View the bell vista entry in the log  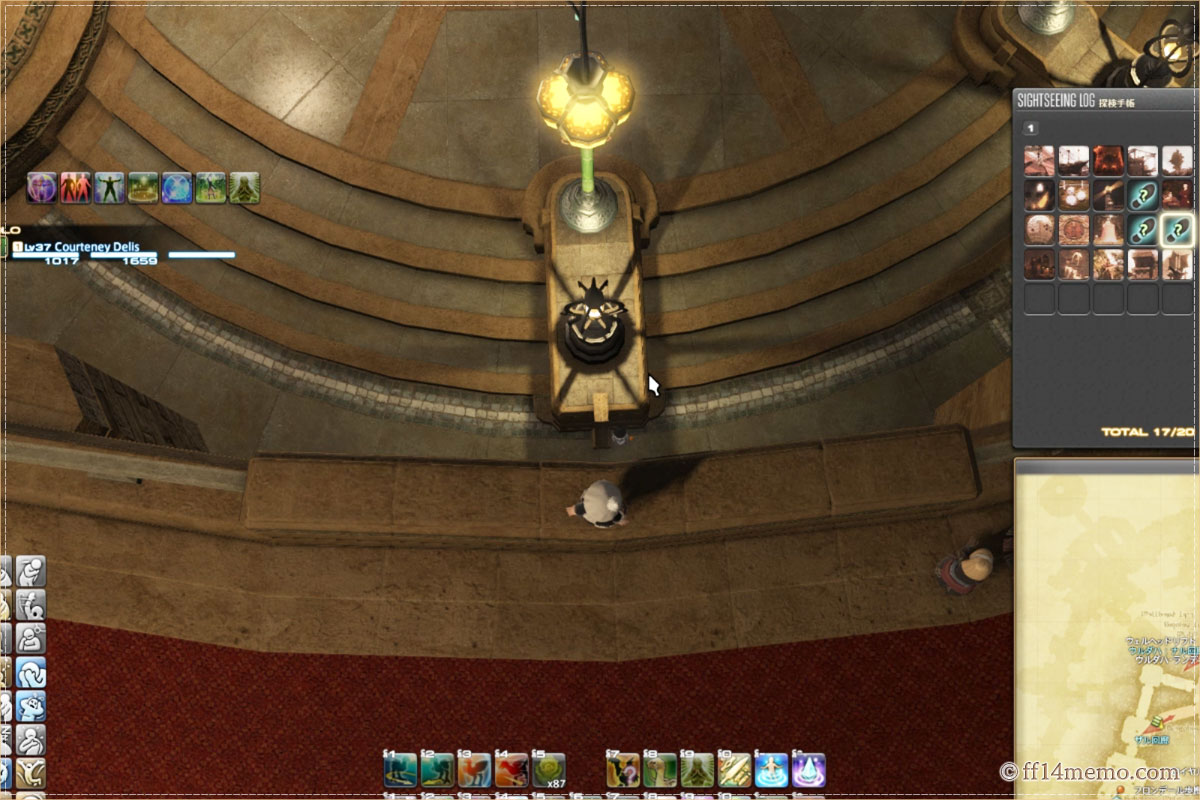point(1108,230)
